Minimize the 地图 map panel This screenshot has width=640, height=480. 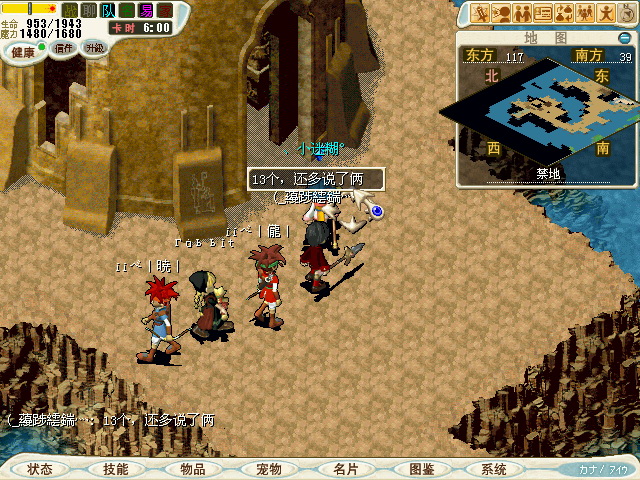click(x=624, y=37)
